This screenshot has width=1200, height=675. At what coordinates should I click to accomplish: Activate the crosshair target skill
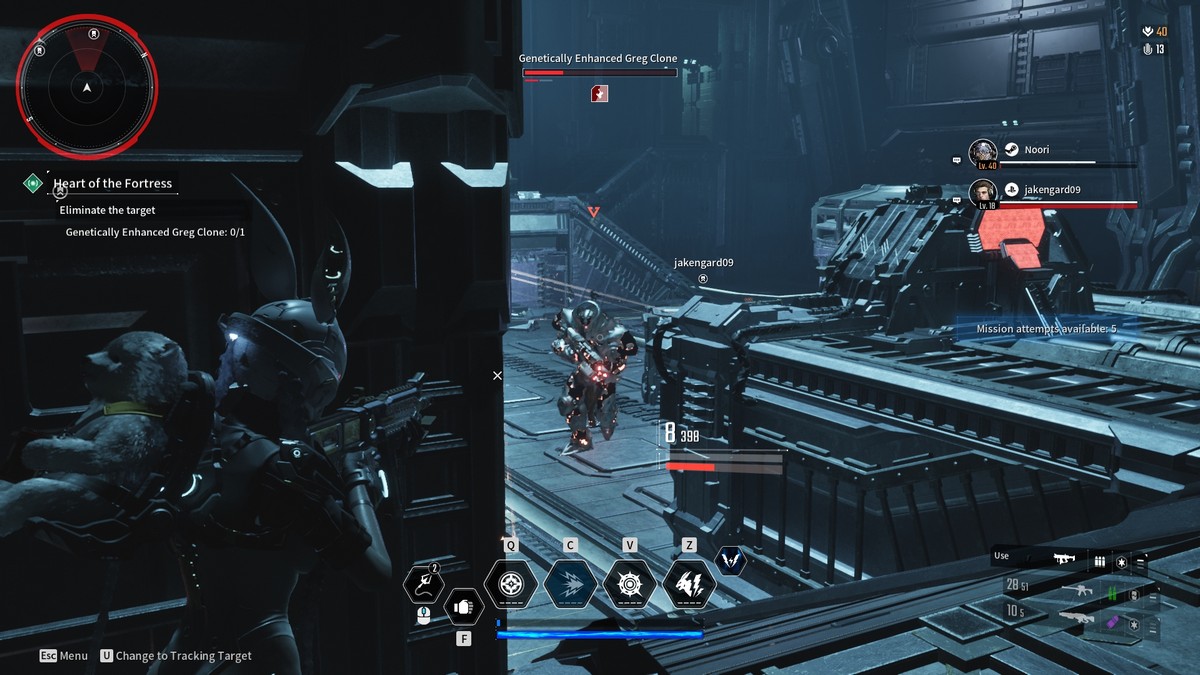click(511, 583)
